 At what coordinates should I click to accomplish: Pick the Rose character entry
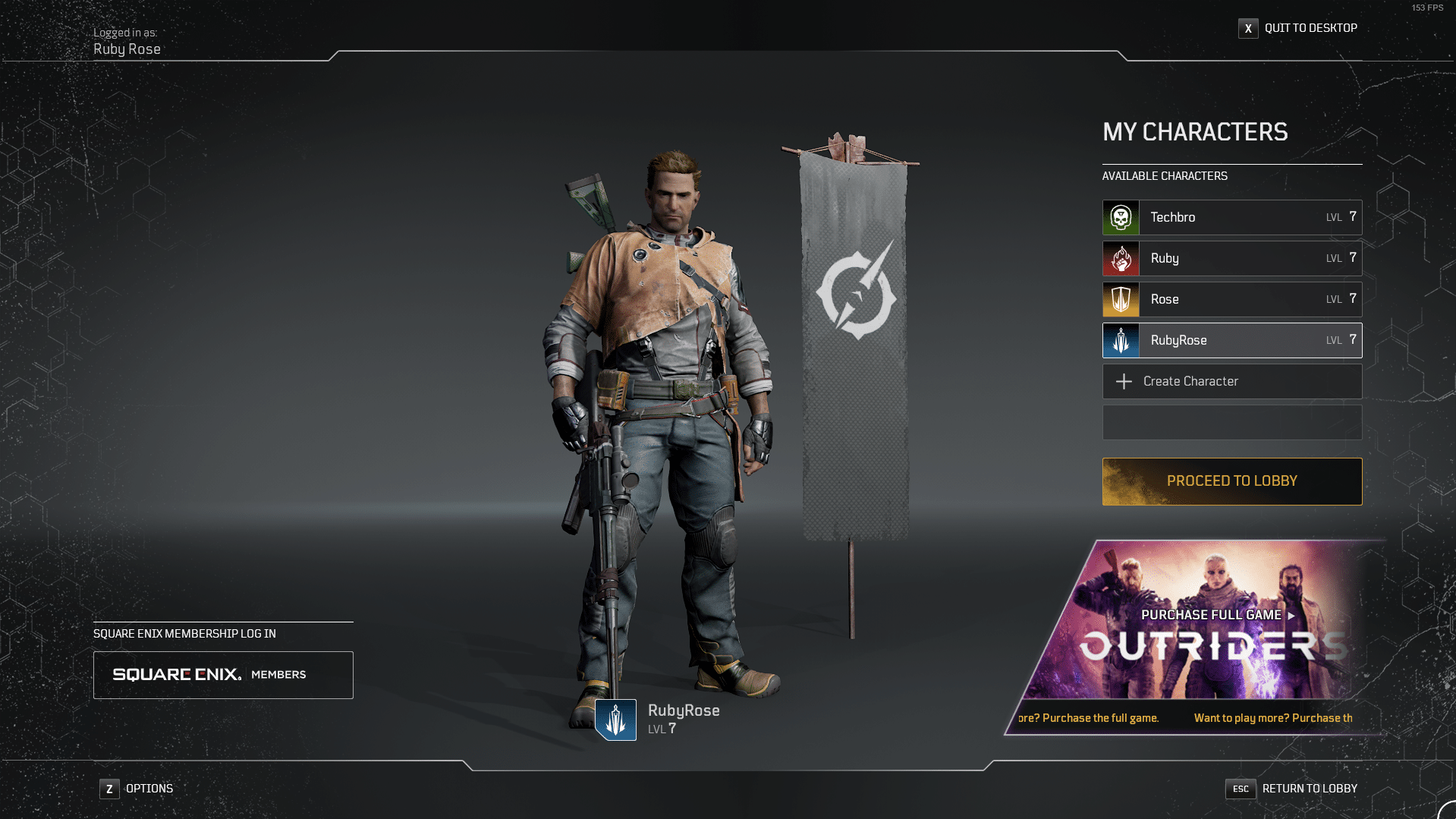coord(1231,300)
